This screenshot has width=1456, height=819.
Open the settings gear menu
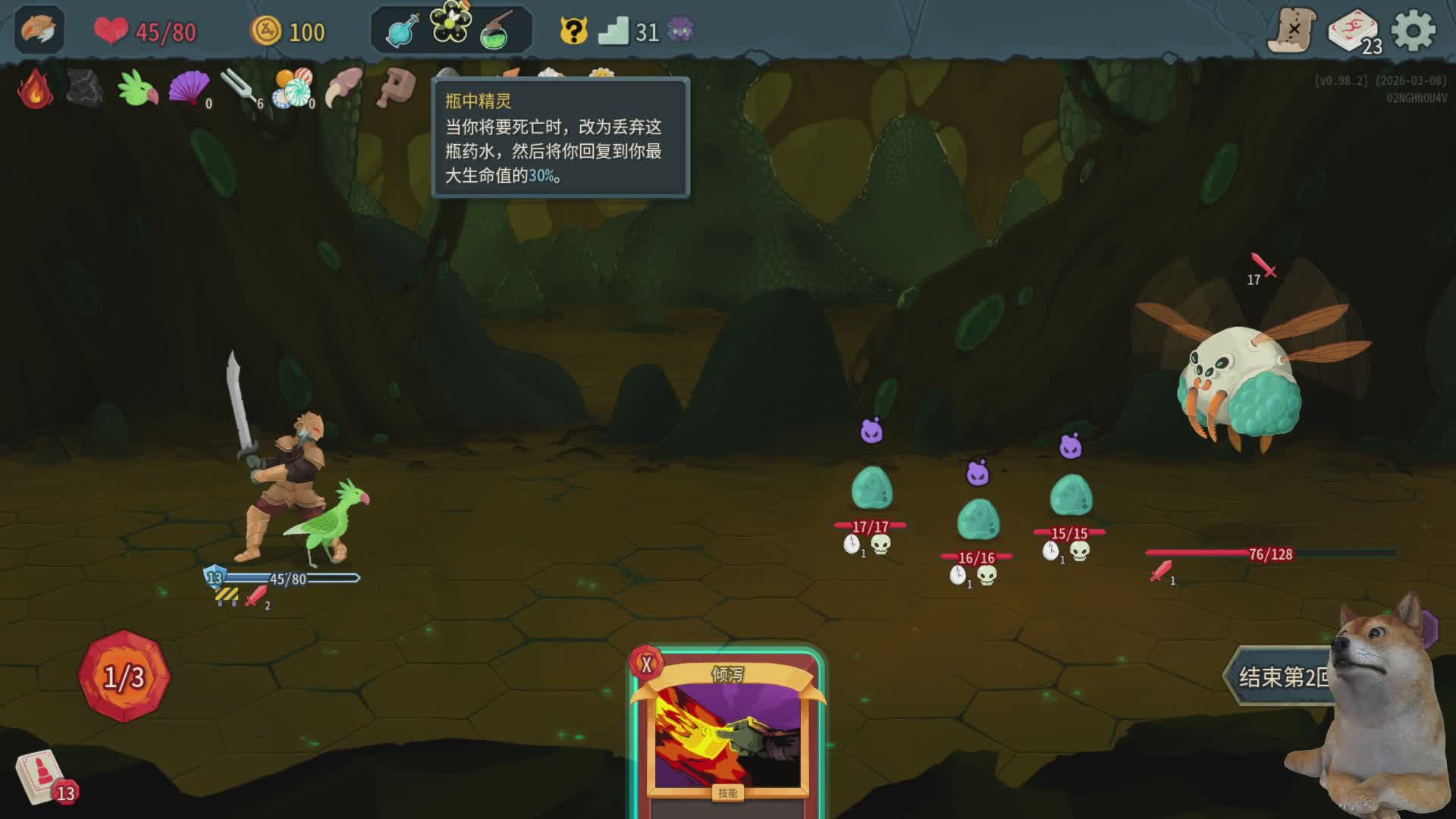tap(1414, 31)
